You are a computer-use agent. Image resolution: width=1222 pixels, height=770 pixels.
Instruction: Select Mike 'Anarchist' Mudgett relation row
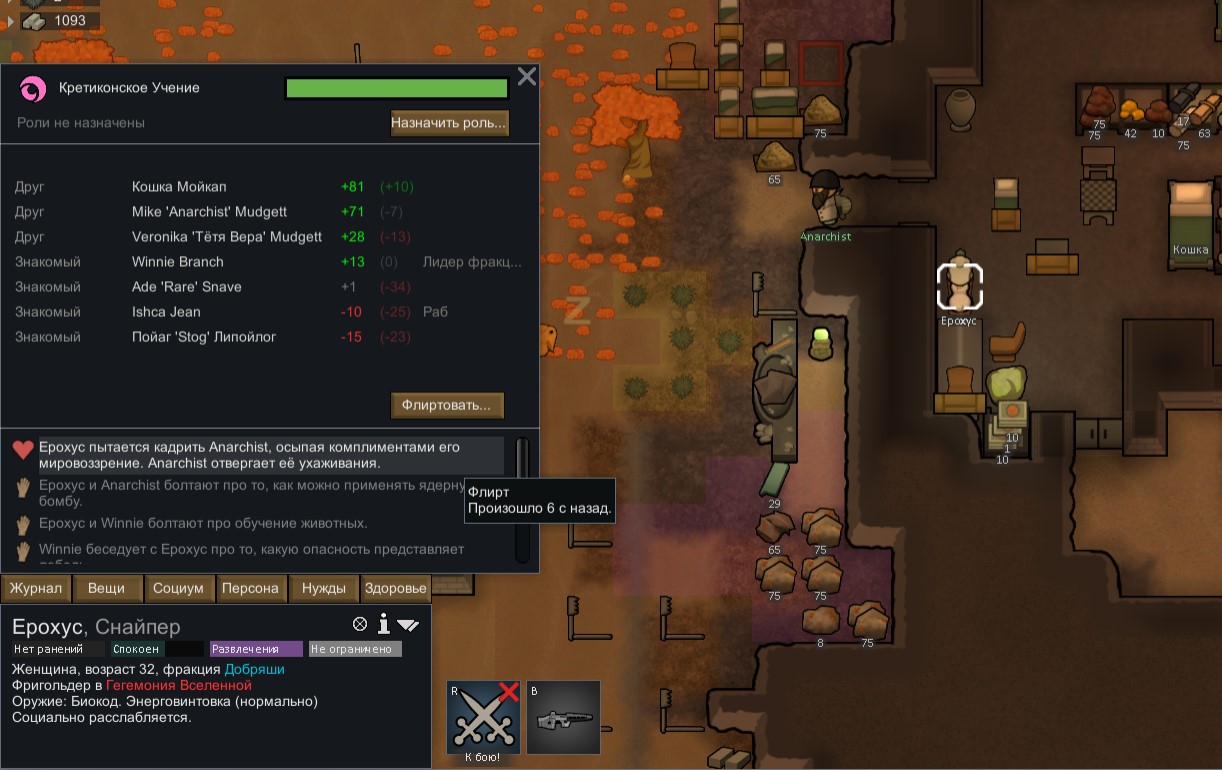[x=209, y=212]
